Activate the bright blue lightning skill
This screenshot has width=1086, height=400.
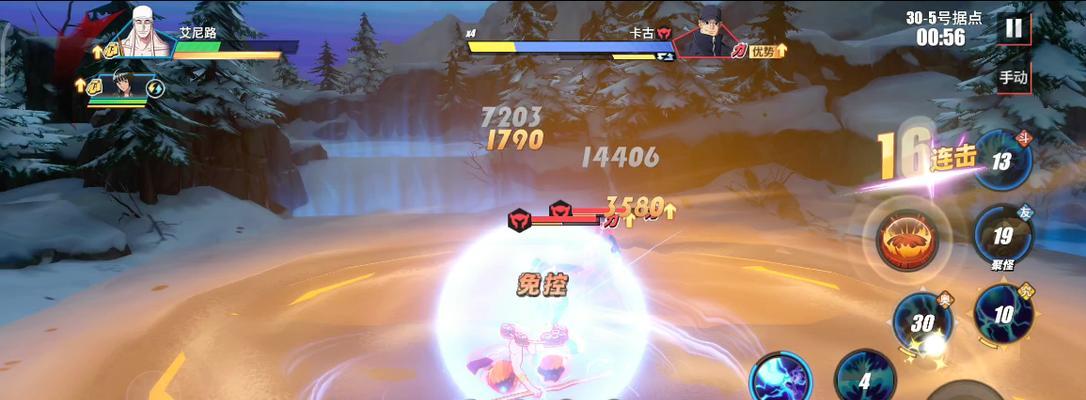780,380
